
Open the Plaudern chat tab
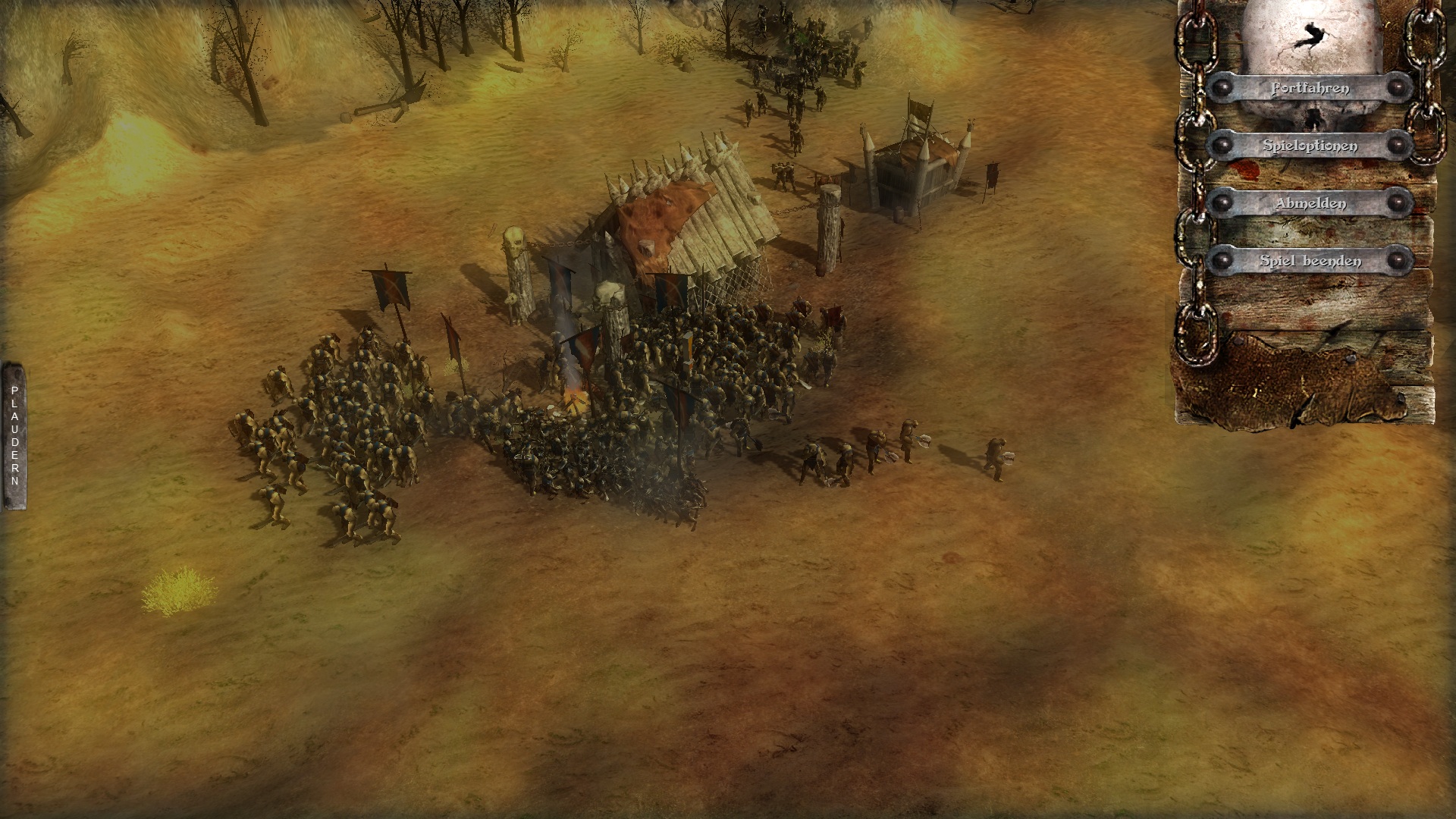(x=14, y=436)
